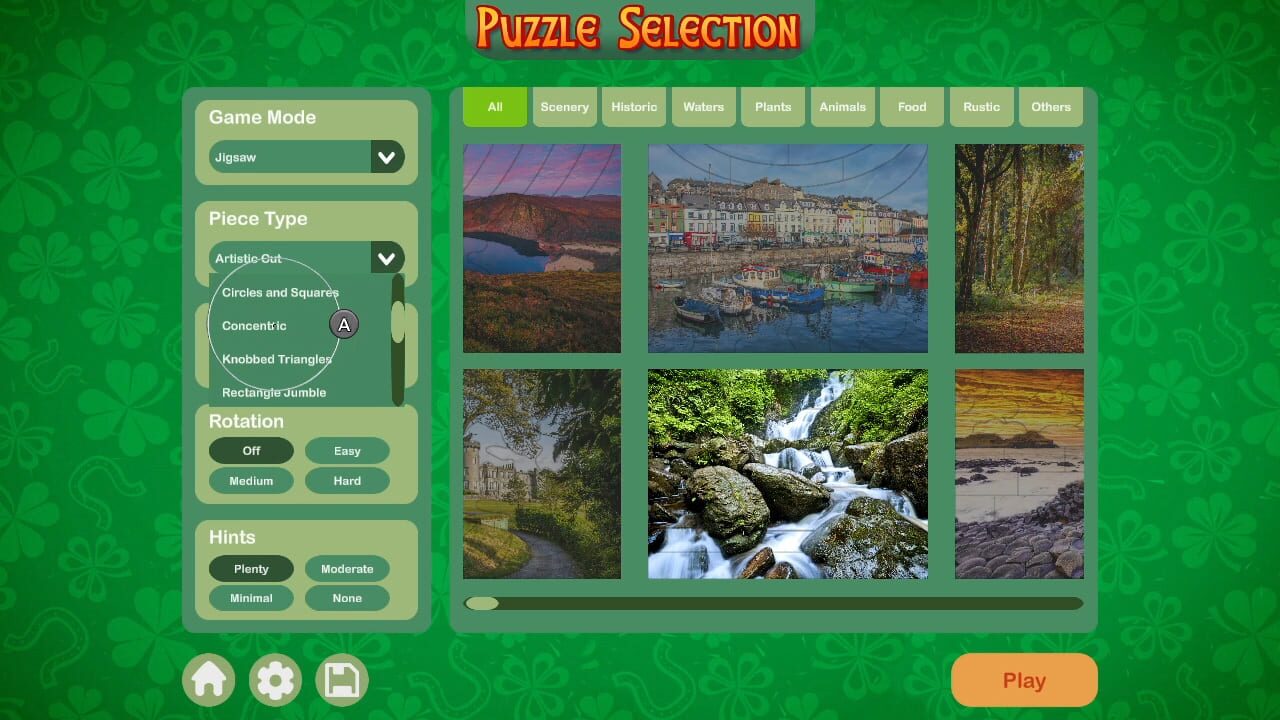Open the Settings gear icon
Viewport: 1280px width, 720px height.
click(275, 679)
